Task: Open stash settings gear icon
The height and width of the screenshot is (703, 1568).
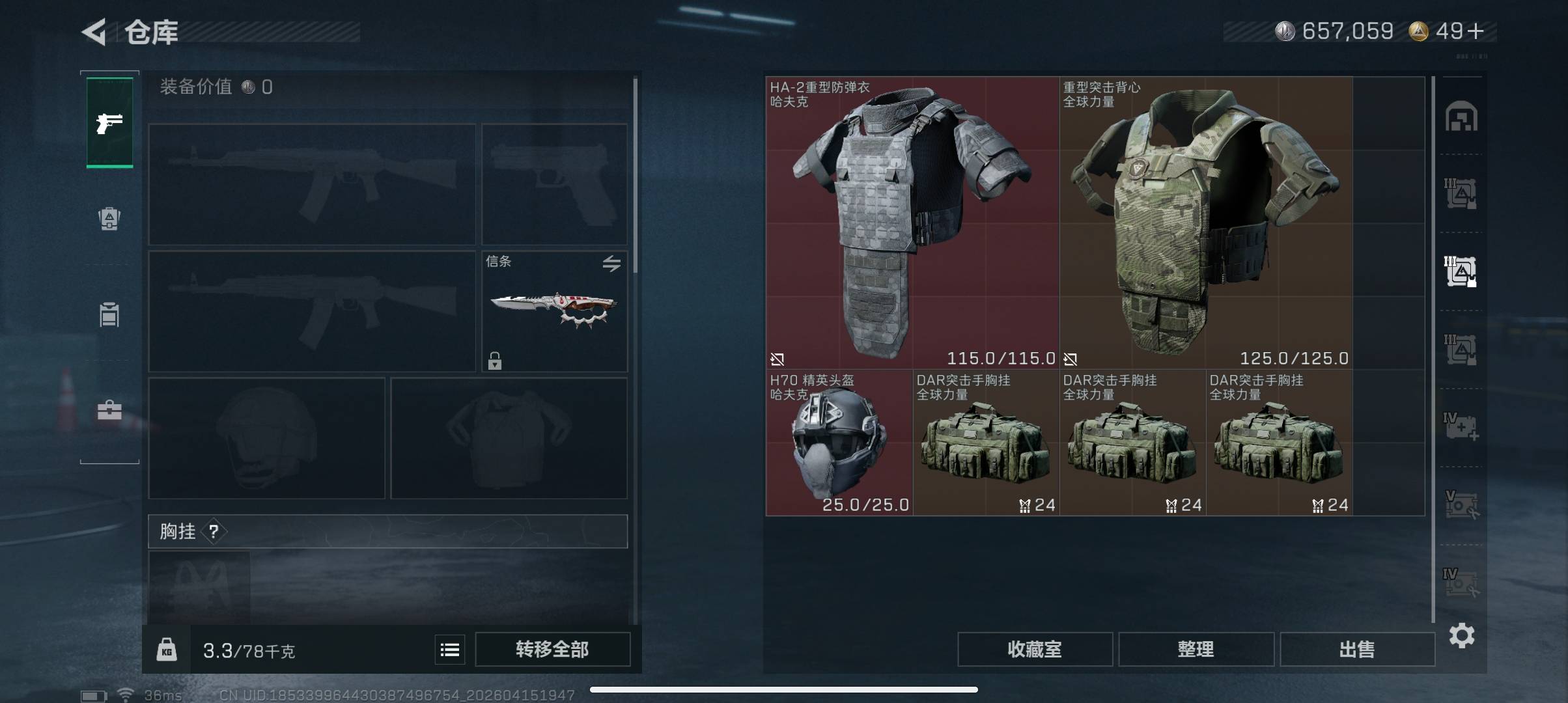Action: coord(1462,635)
